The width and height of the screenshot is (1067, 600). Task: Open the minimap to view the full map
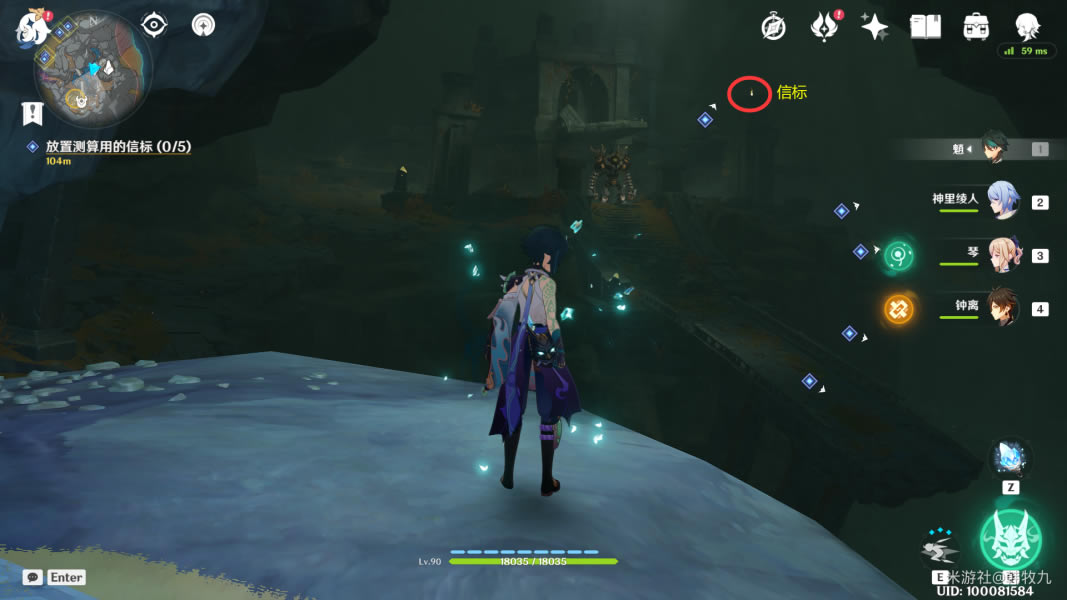click(x=92, y=70)
